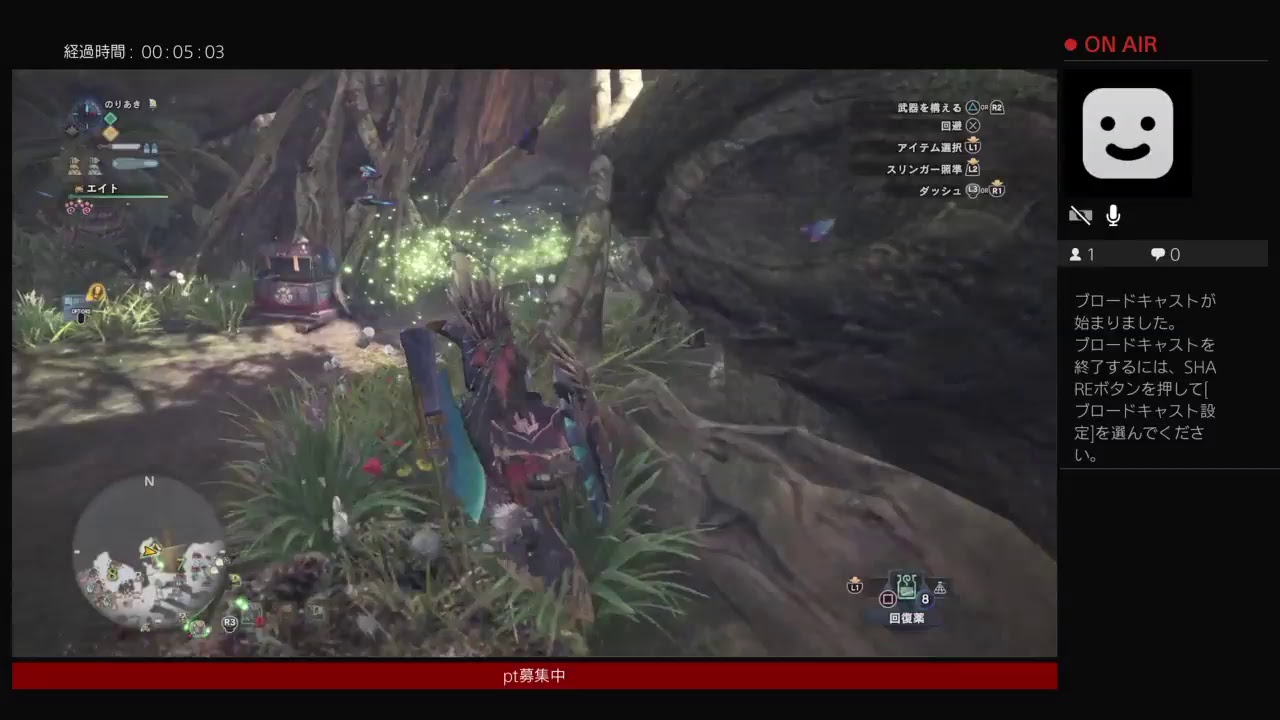Click the circle button prompt beside the item slot
This screenshot has width=1280, height=720.
[887, 598]
